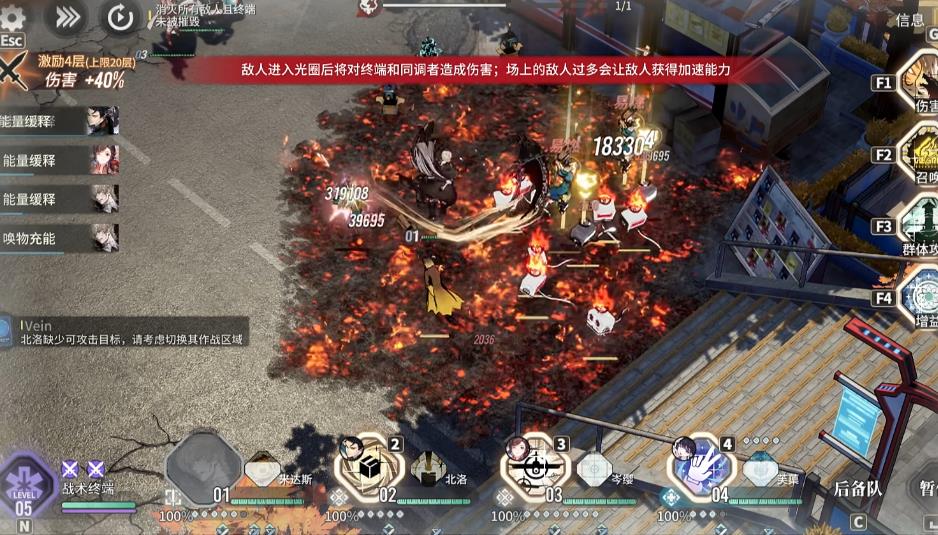Image resolution: width=938 pixels, height=535 pixels.
Task: Open the settings gear menu
Action: tap(13, 15)
